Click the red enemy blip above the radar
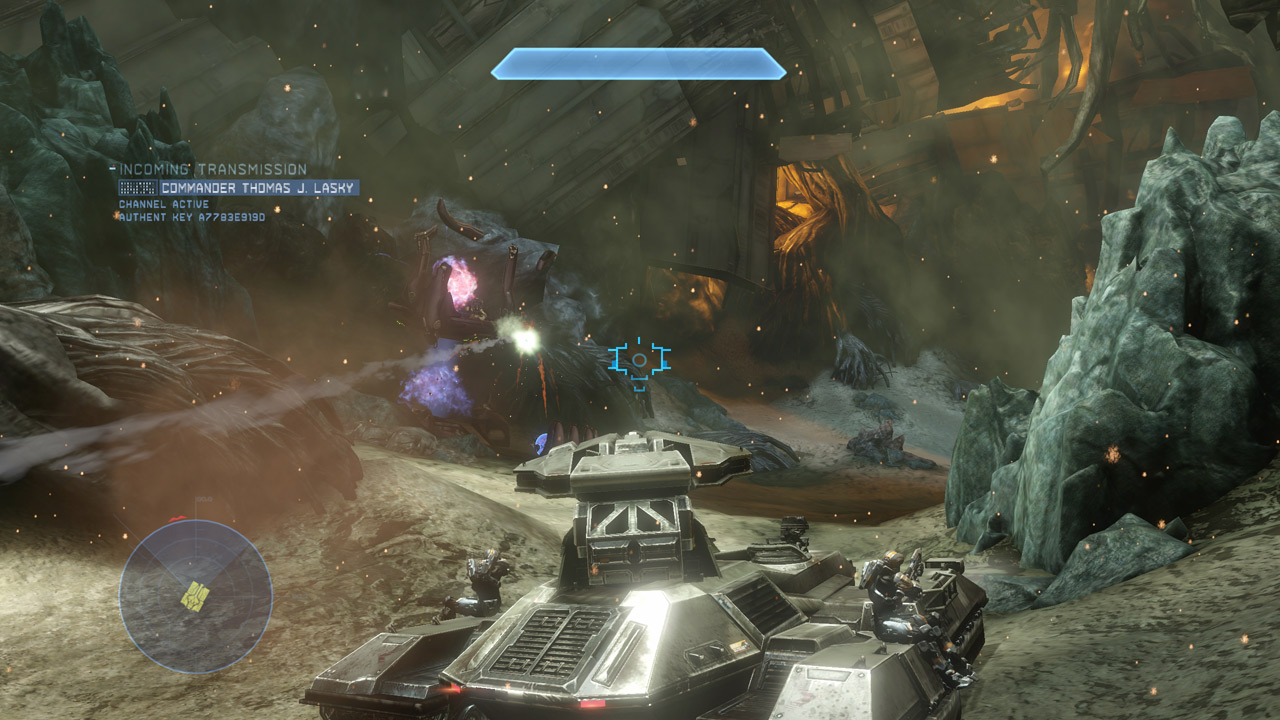The width and height of the screenshot is (1280, 720). pyautogui.click(x=175, y=517)
